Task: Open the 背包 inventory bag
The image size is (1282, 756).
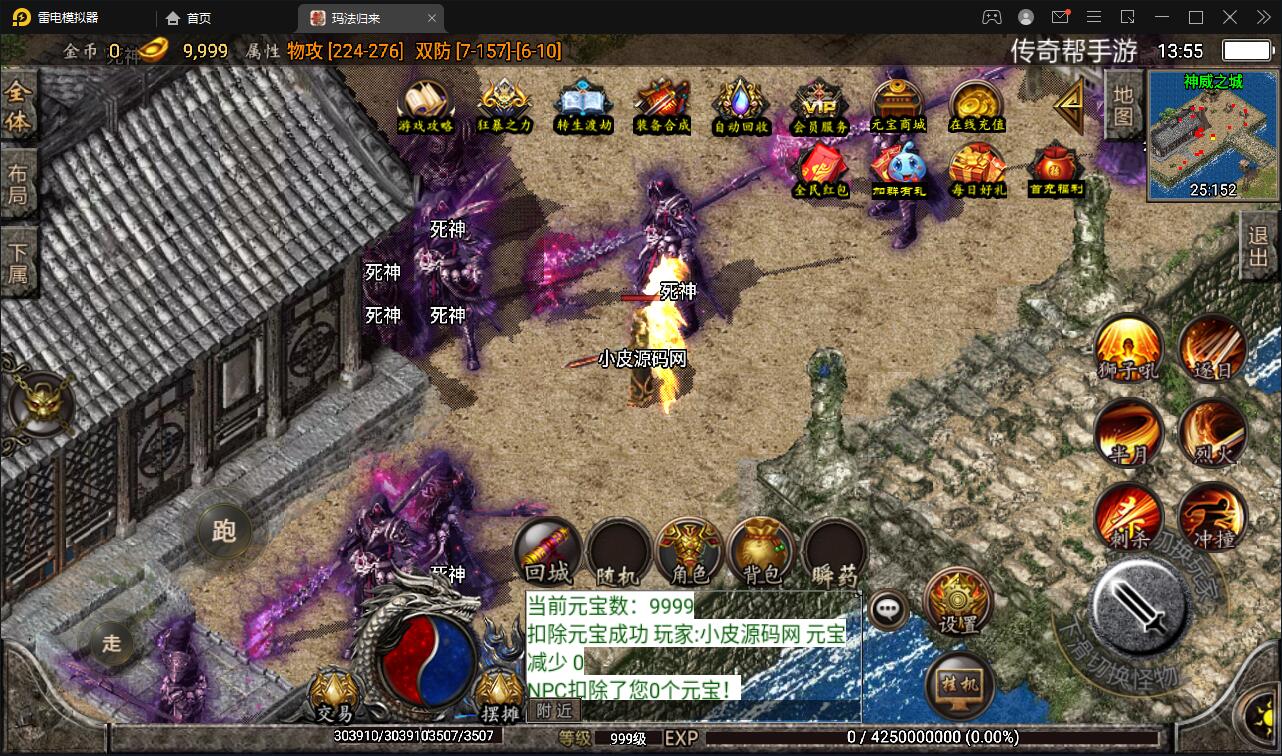Action: [x=761, y=551]
